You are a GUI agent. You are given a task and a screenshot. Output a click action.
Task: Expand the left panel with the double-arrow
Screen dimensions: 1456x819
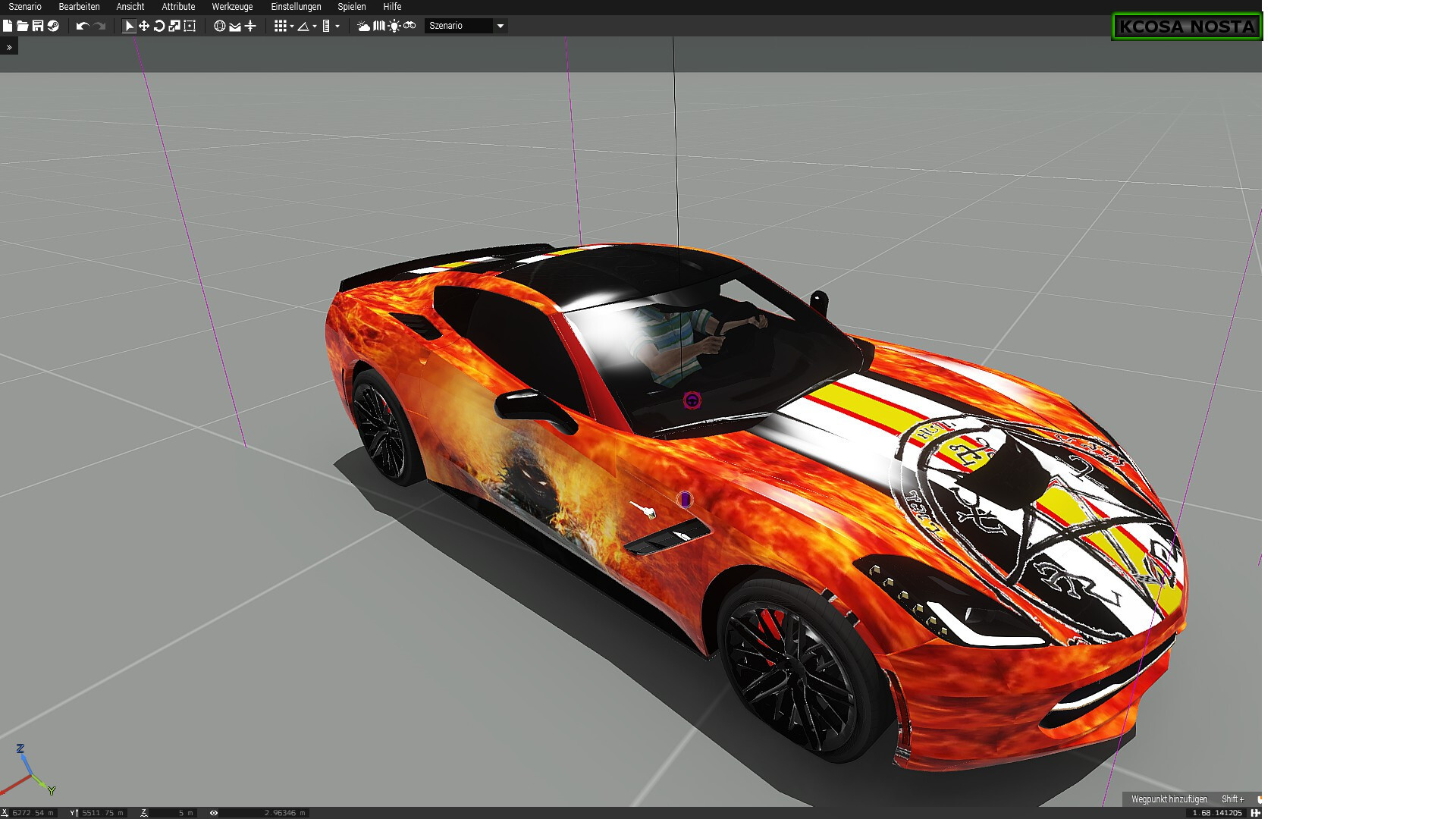[9, 47]
